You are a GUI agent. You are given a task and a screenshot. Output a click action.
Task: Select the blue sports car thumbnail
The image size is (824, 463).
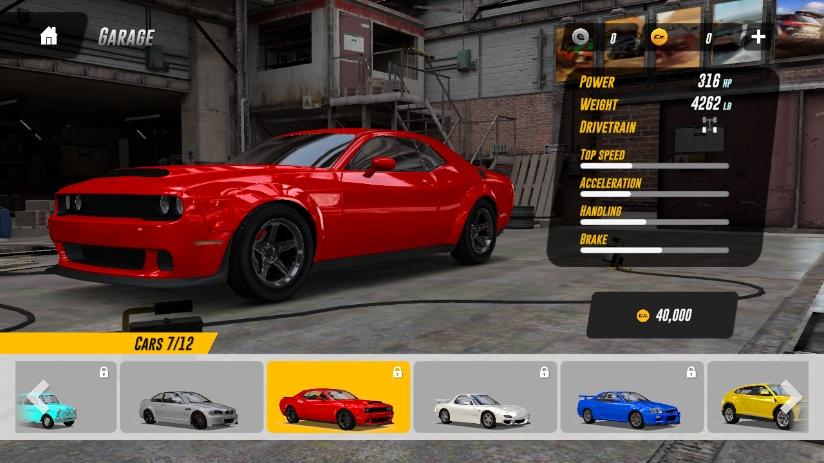(x=631, y=398)
